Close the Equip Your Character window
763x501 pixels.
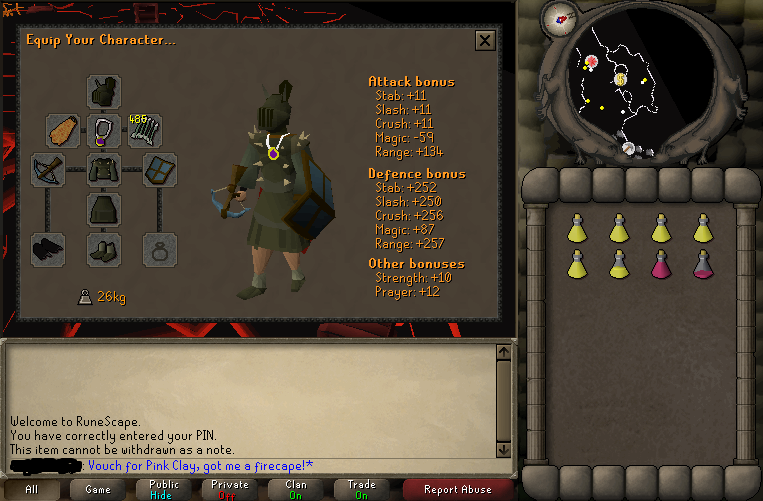[485, 40]
